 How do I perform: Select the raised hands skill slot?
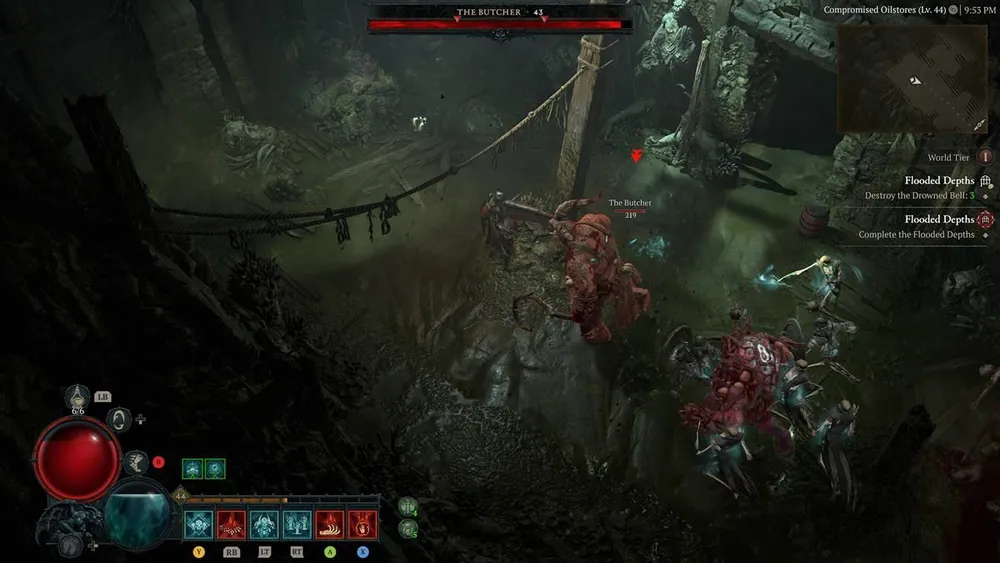(x=297, y=524)
